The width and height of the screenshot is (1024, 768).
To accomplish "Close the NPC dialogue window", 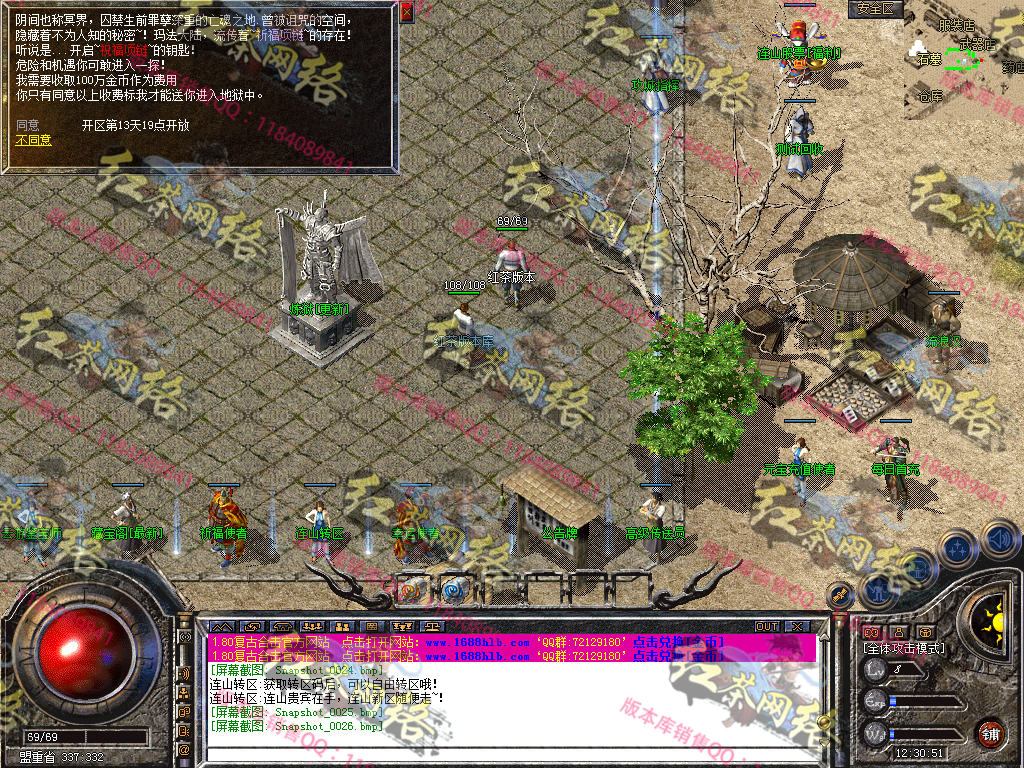I will coord(406,13).
